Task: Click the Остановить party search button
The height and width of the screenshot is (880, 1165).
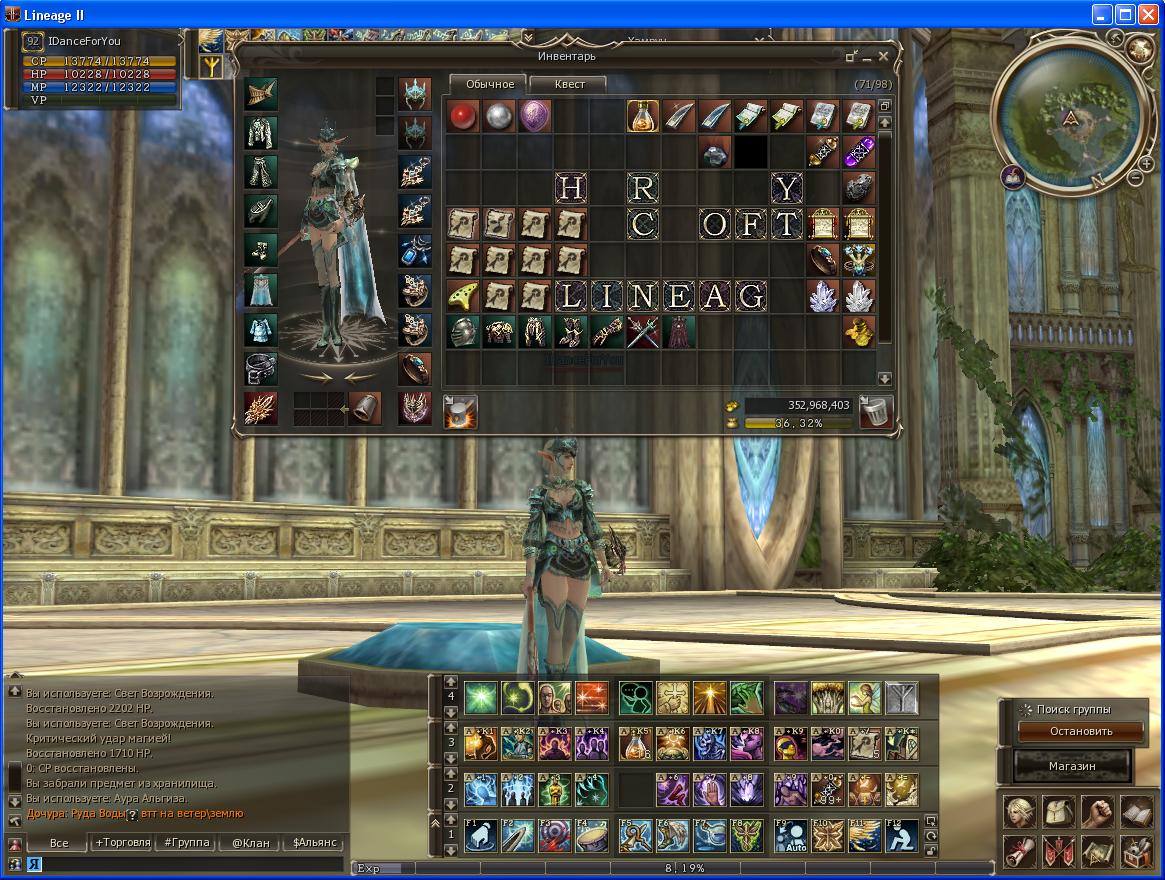Action: pos(1080,731)
